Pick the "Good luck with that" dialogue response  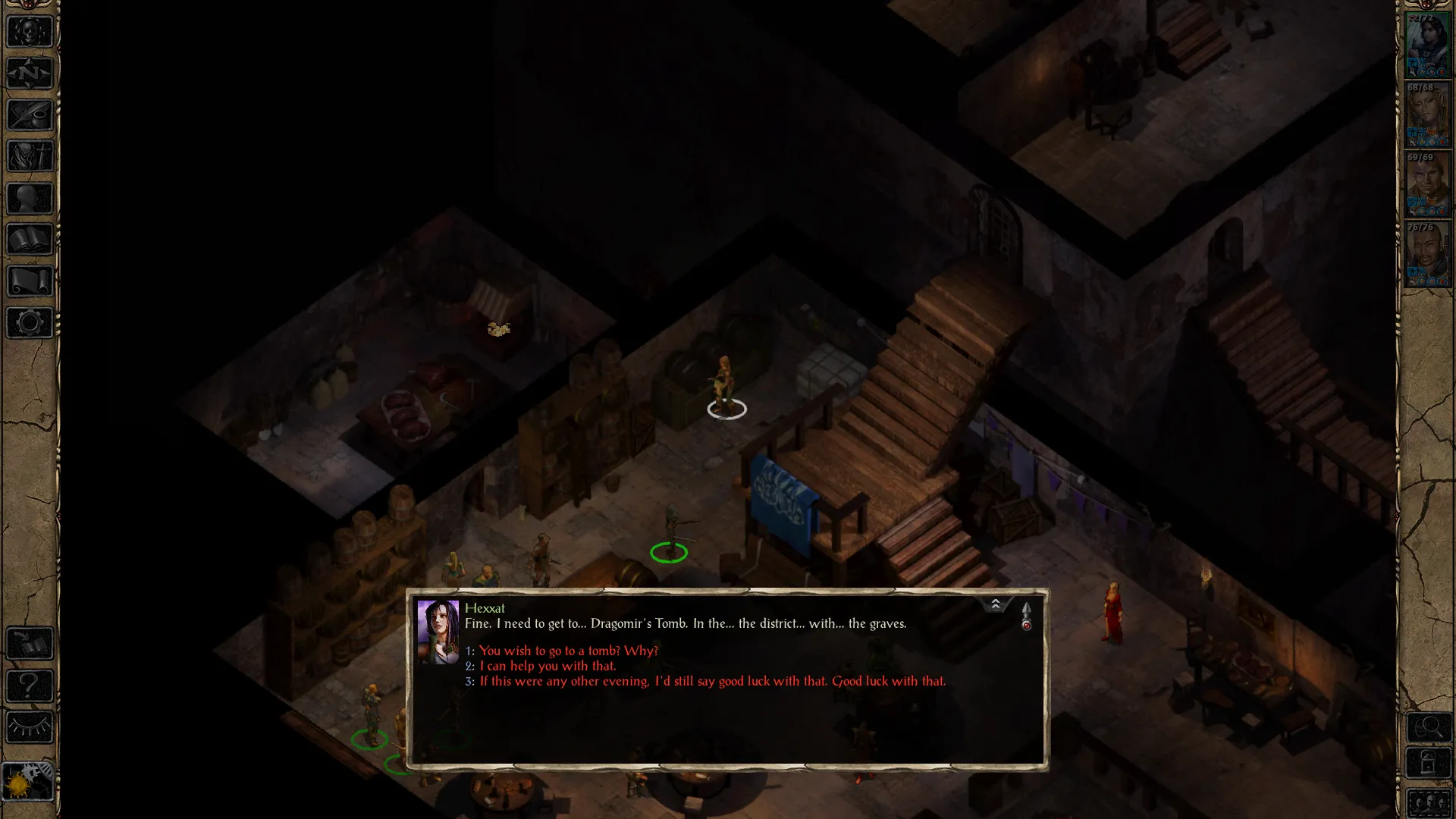point(712,681)
